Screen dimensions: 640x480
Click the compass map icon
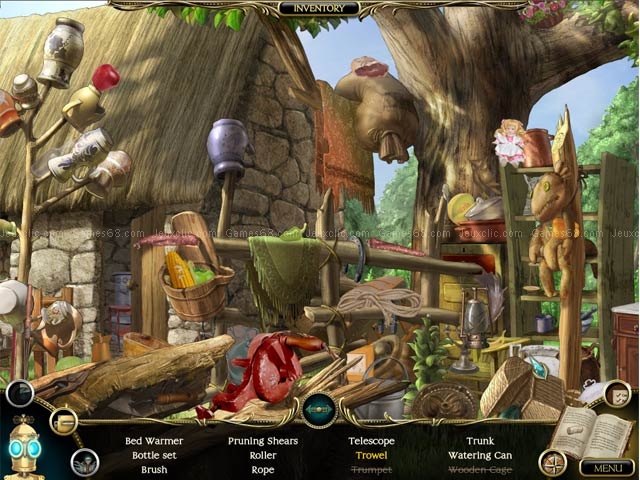[552, 462]
